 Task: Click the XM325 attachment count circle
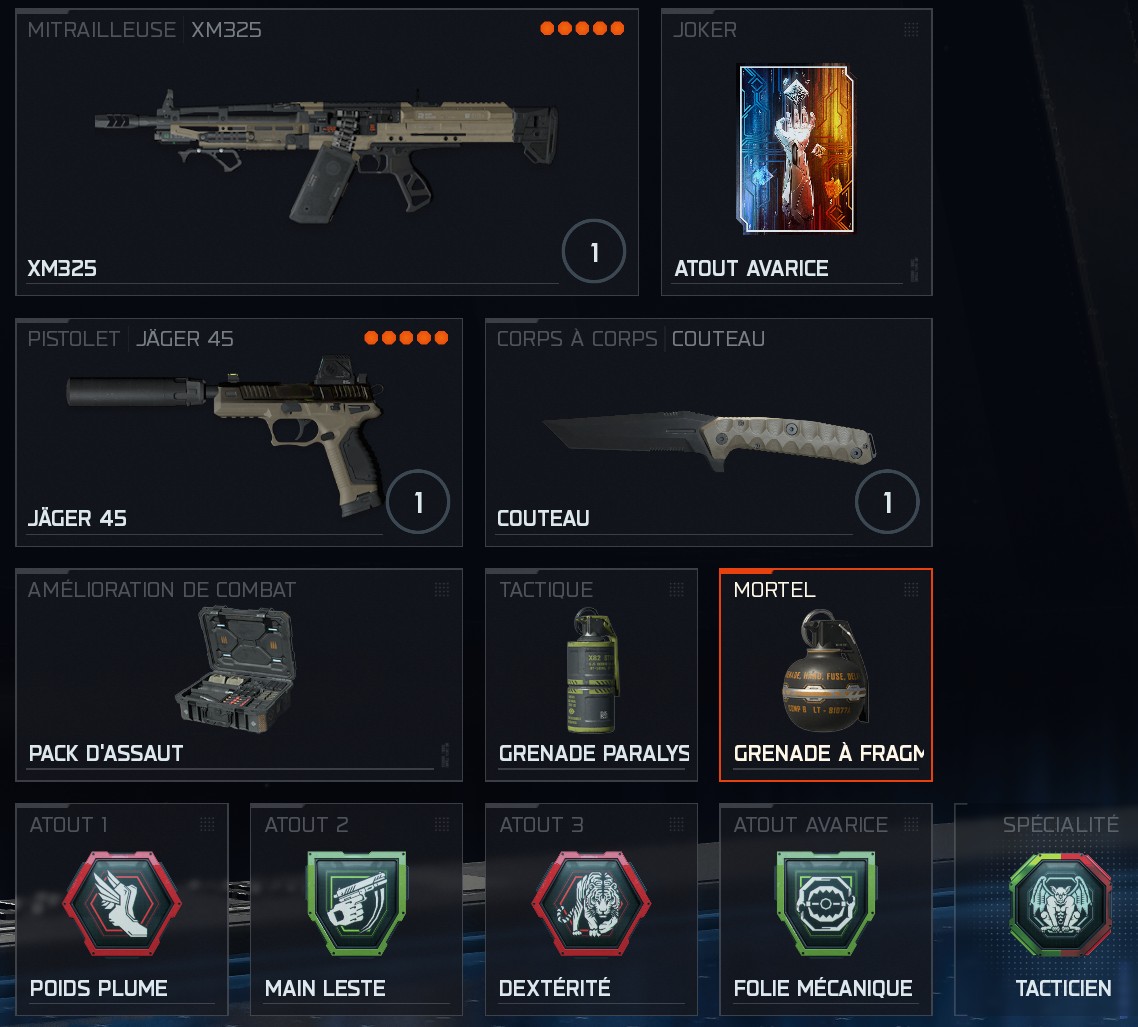(x=594, y=253)
